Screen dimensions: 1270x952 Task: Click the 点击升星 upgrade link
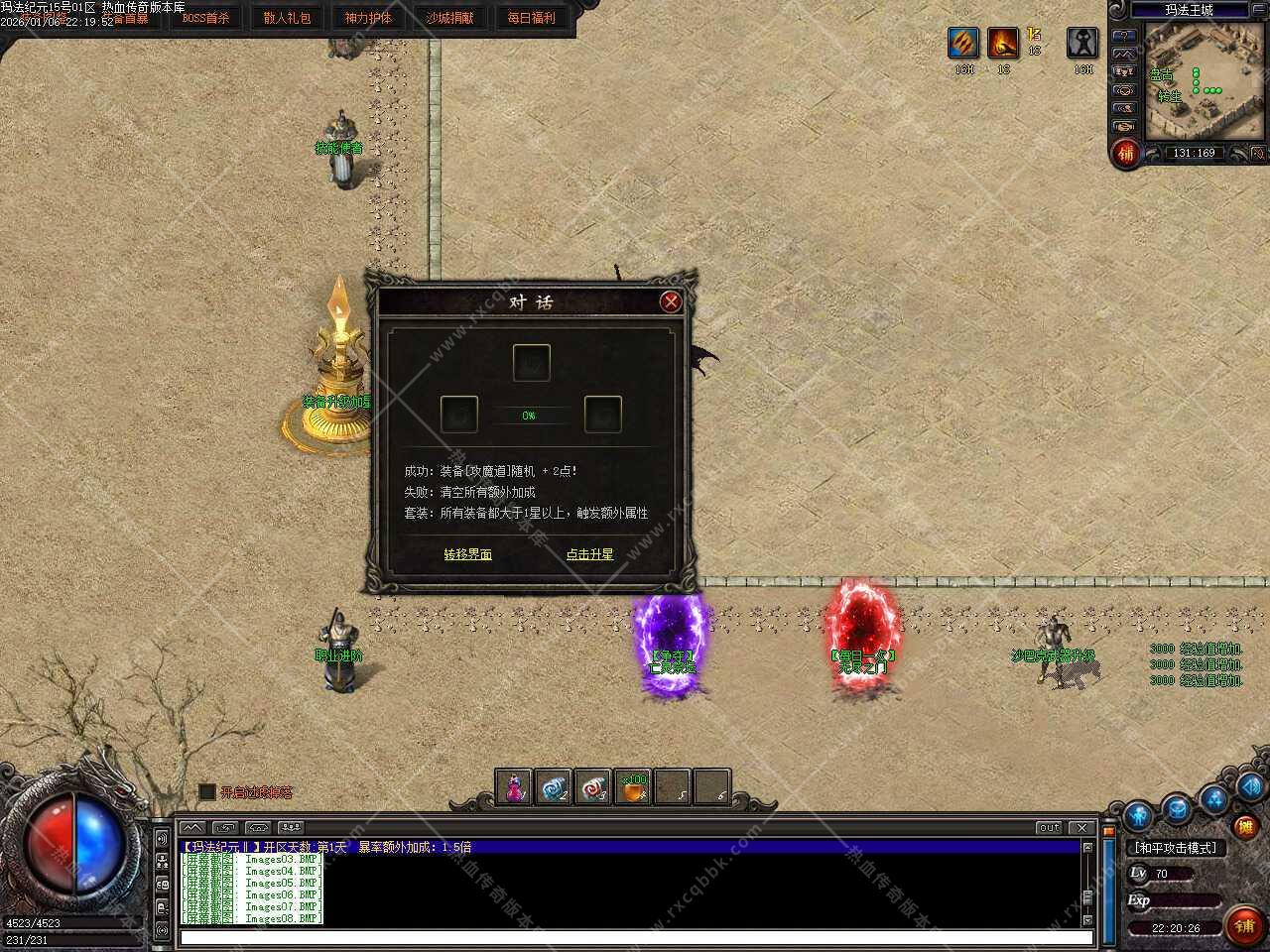click(589, 554)
